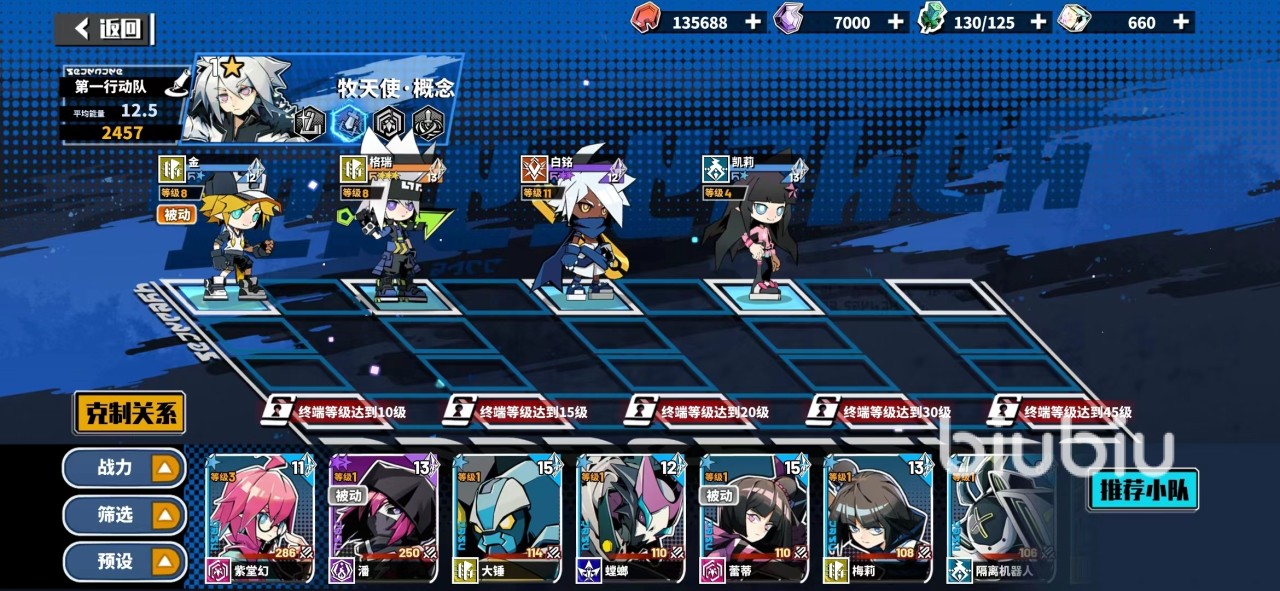1280x591 pixels.
Task: Add more red currency with plus button
Action: tap(753, 22)
